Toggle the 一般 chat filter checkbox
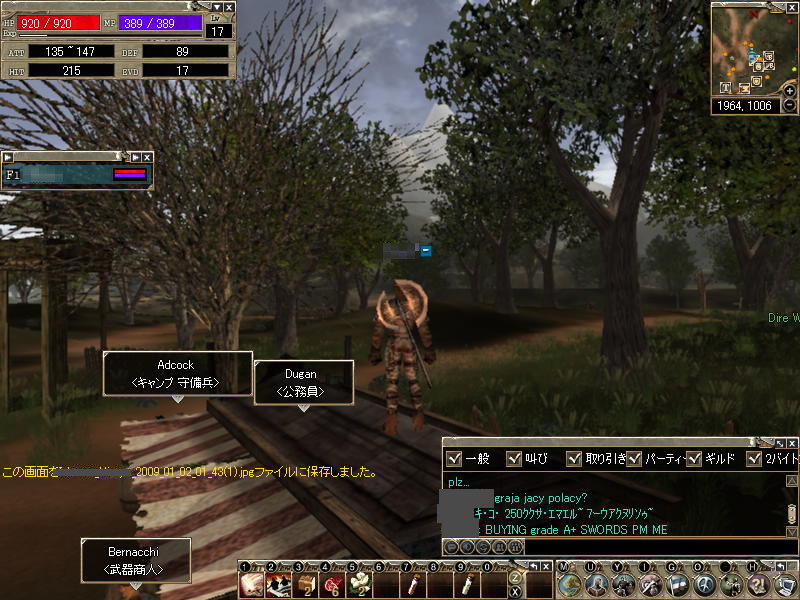This screenshot has width=800, height=600. [454, 459]
